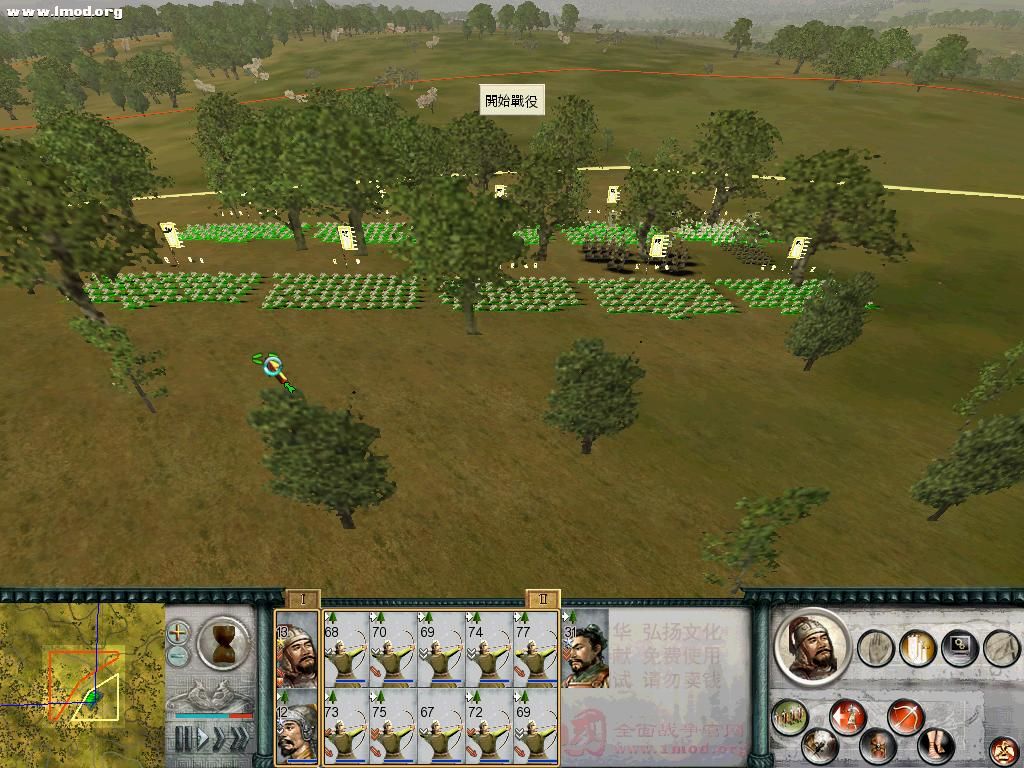This screenshot has height=768, width=1024.
Task: Pause the game speed
Action: 183,739
